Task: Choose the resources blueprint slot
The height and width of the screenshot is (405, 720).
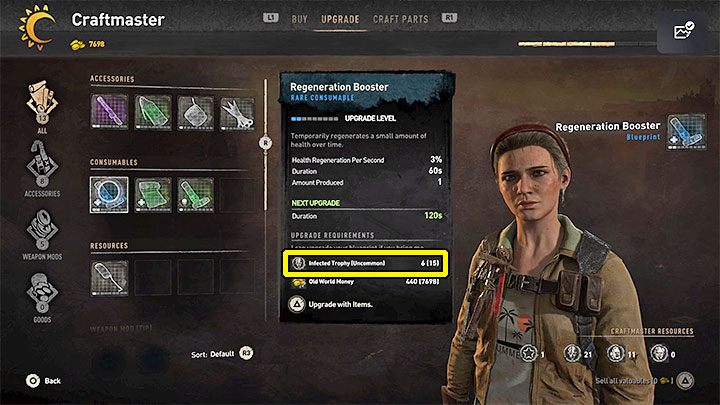Action: coord(109,277)
